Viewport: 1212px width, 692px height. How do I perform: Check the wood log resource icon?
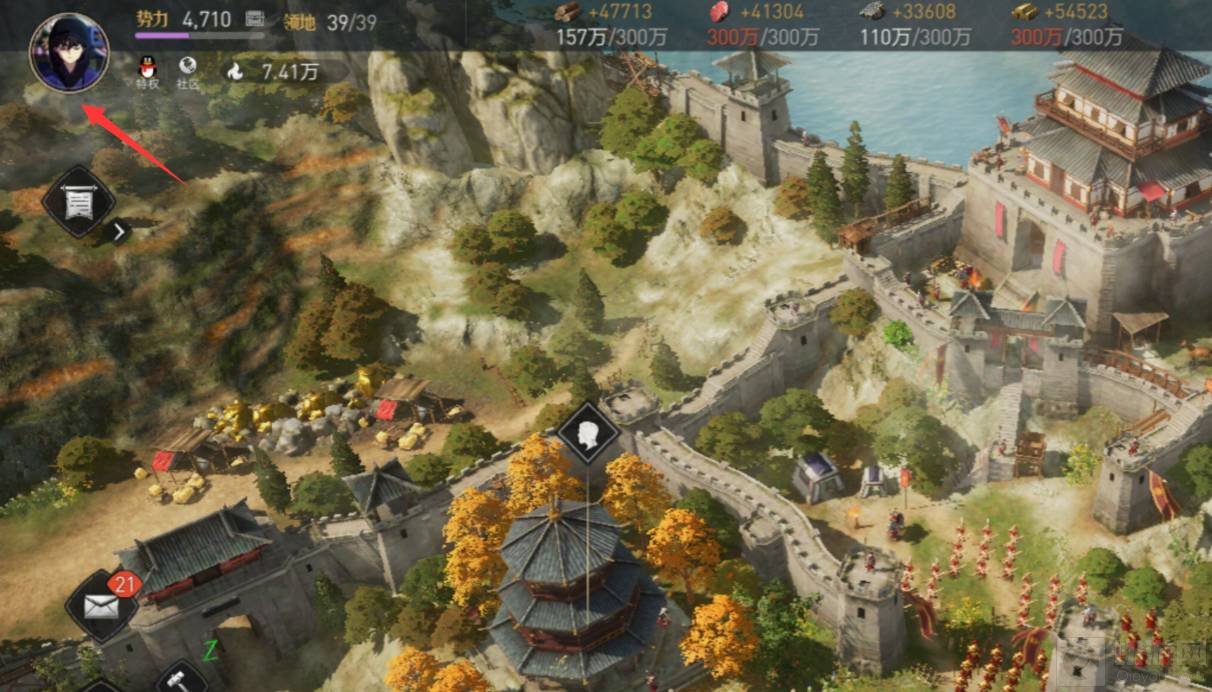tap(567, 12)
